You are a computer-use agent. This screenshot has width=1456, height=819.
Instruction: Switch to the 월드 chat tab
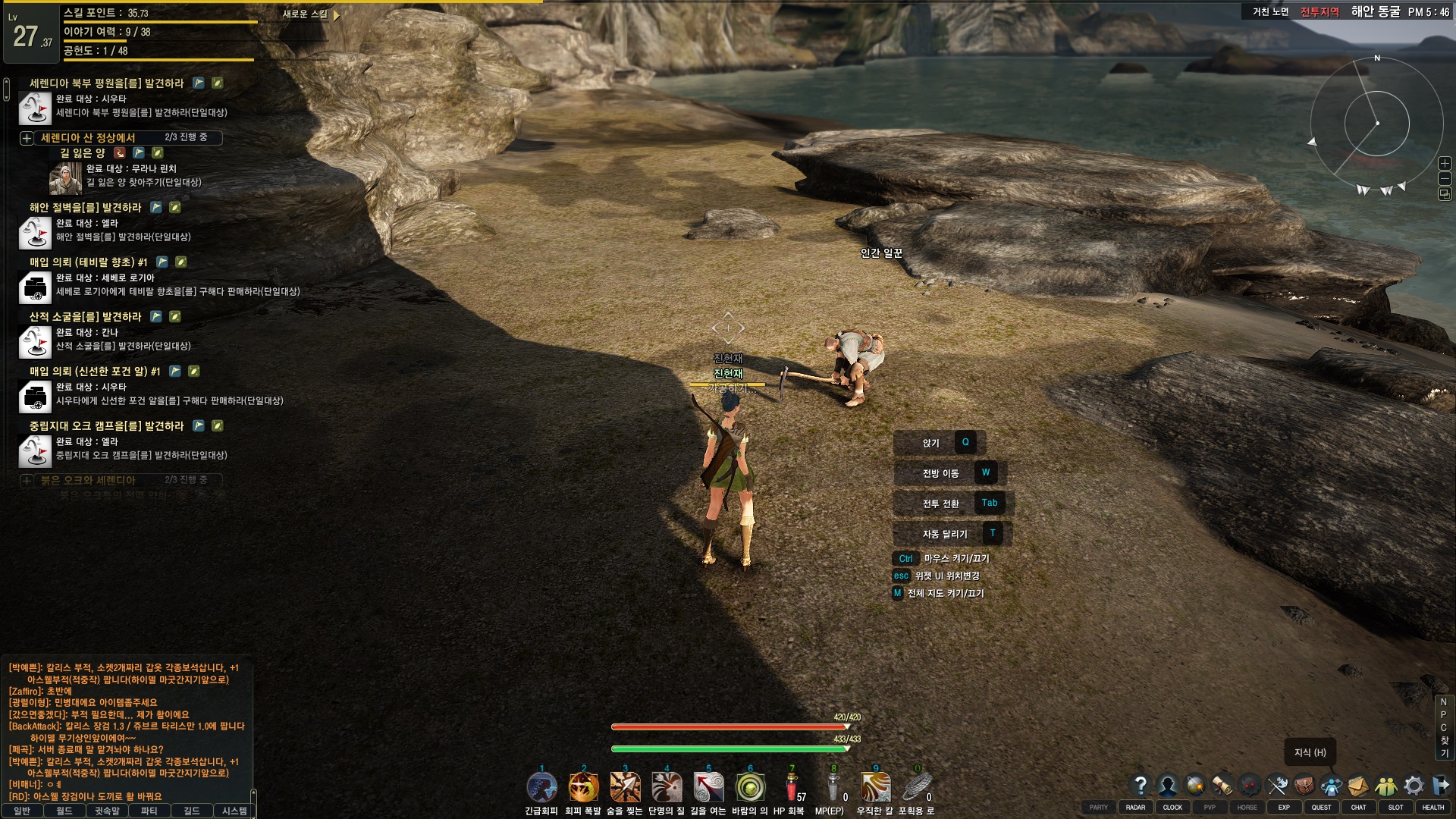pos(64,811)
